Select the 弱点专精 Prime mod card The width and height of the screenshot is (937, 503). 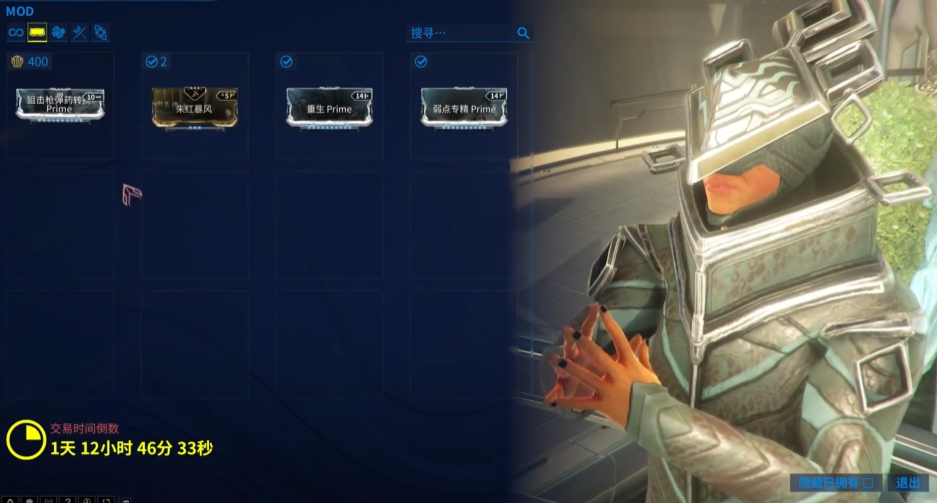464,106
